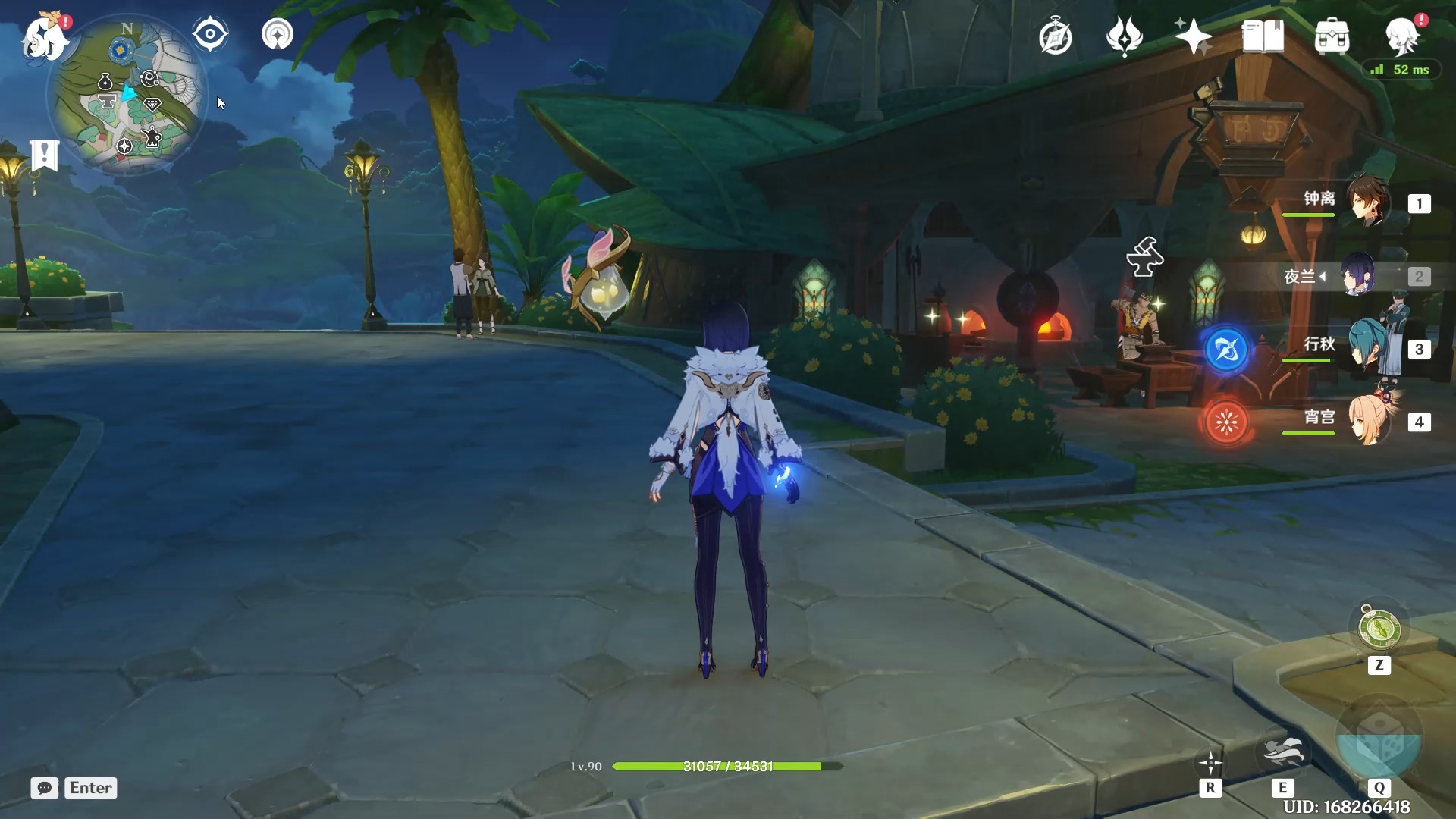Viewport: 1456px width, 819px height.
Task: Switch to party member 行秋
Action: click(x=1368, y=348)
